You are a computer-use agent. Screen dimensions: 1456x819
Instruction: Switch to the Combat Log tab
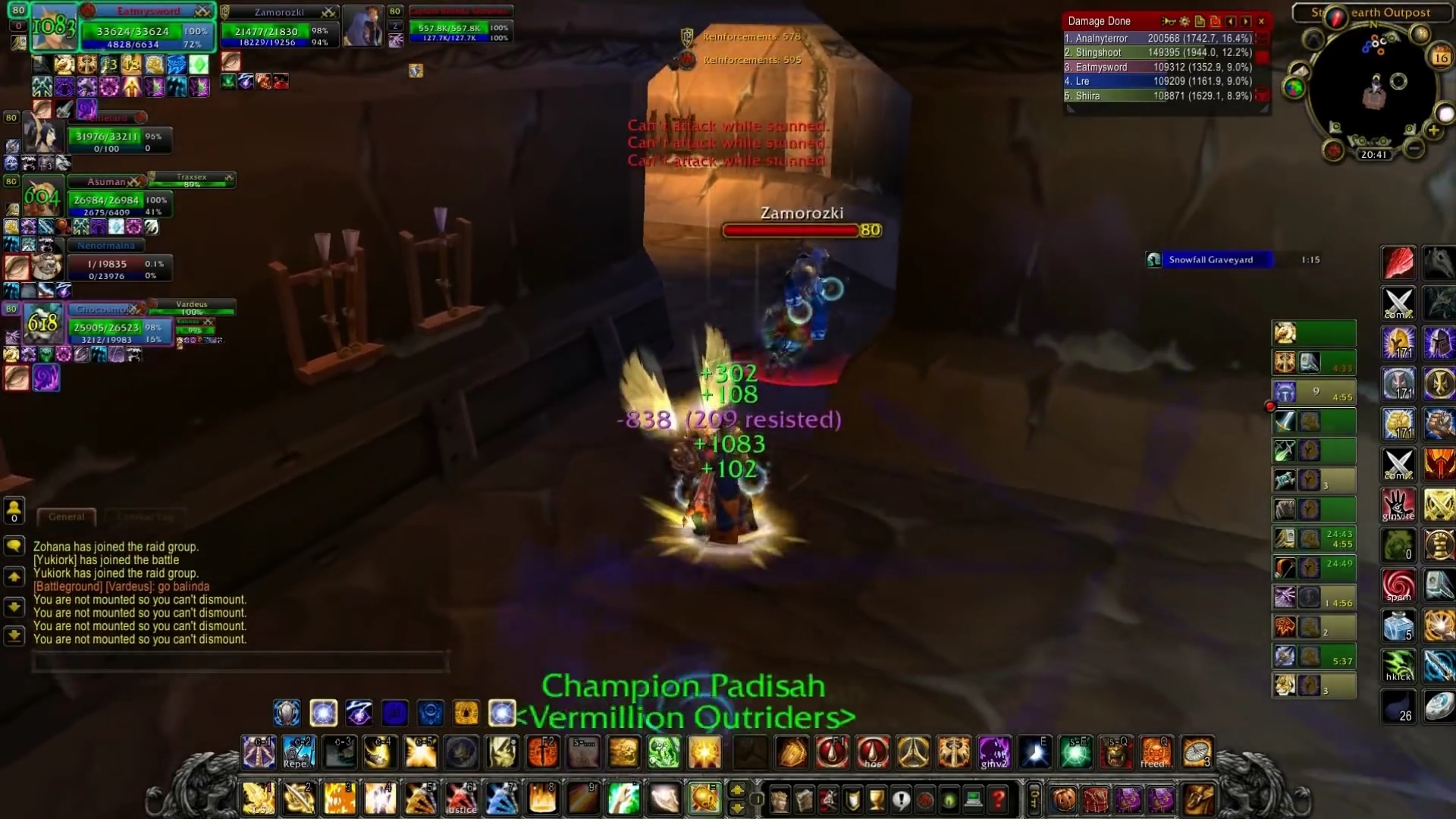point(146,516)
